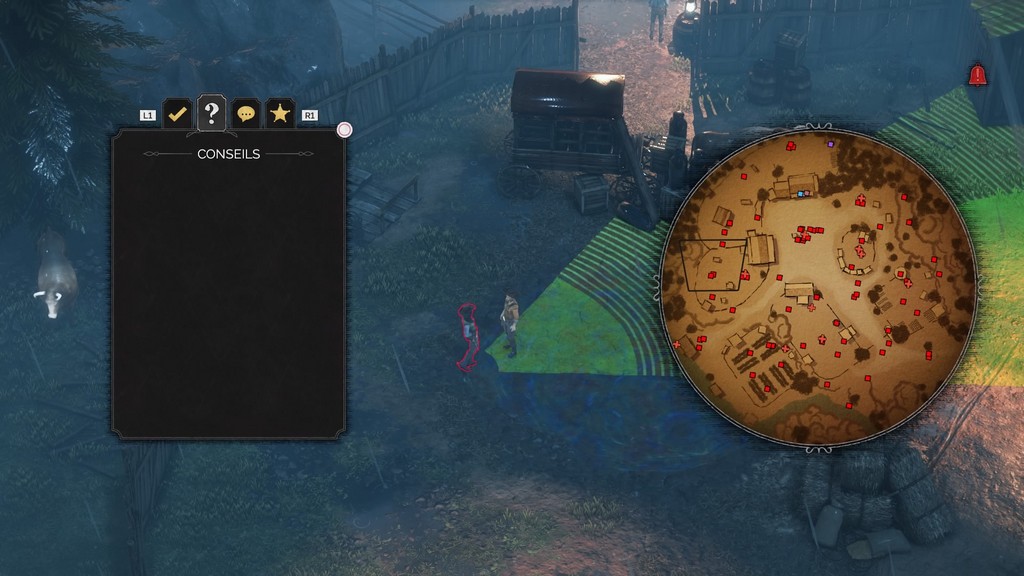
Task: Switch to the checkmark objectives tab
Action: [x=177, y=114]
